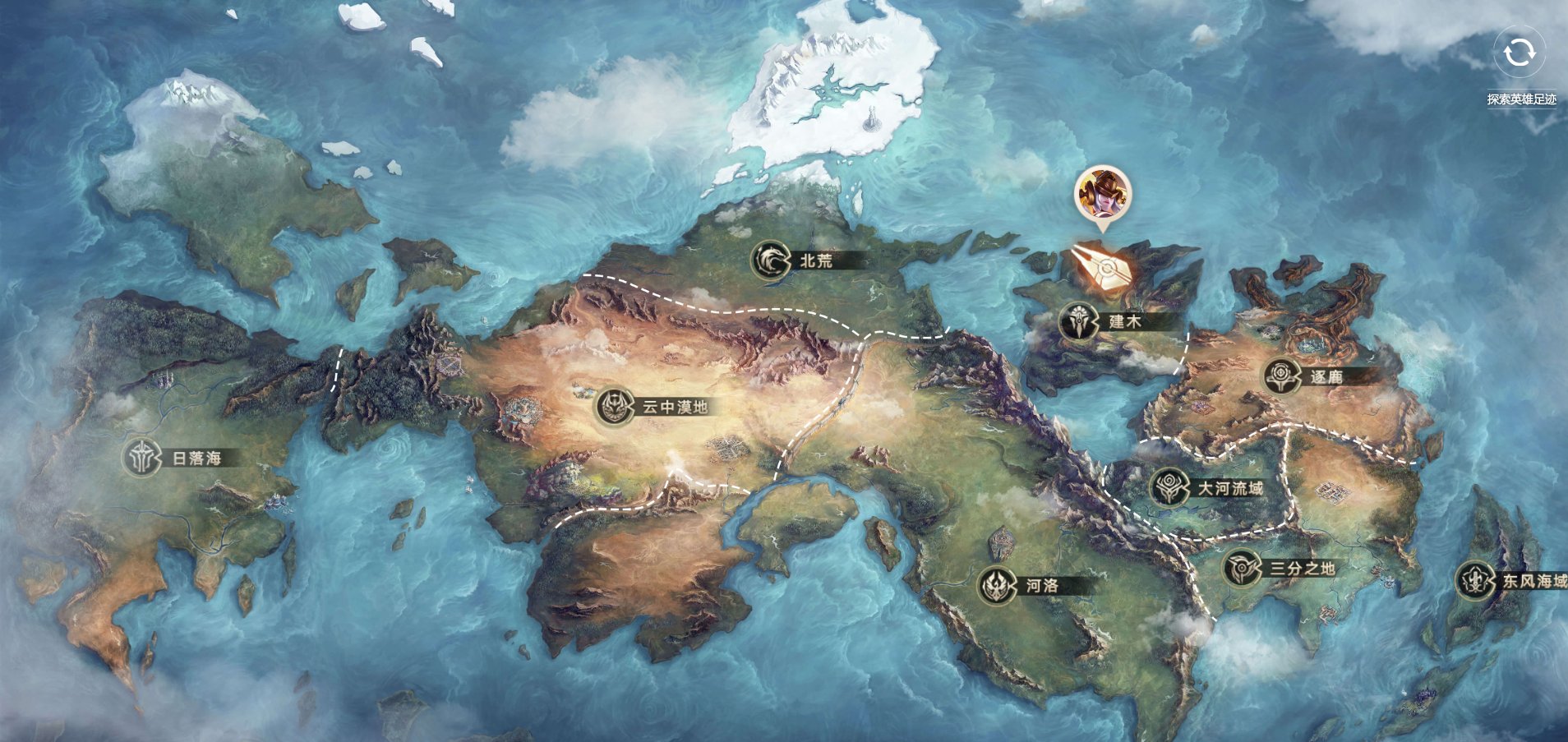Viewport: 1568px width, 742px height.
Task: Select the 北荒 region marker
Action: (x=772, y=260)
